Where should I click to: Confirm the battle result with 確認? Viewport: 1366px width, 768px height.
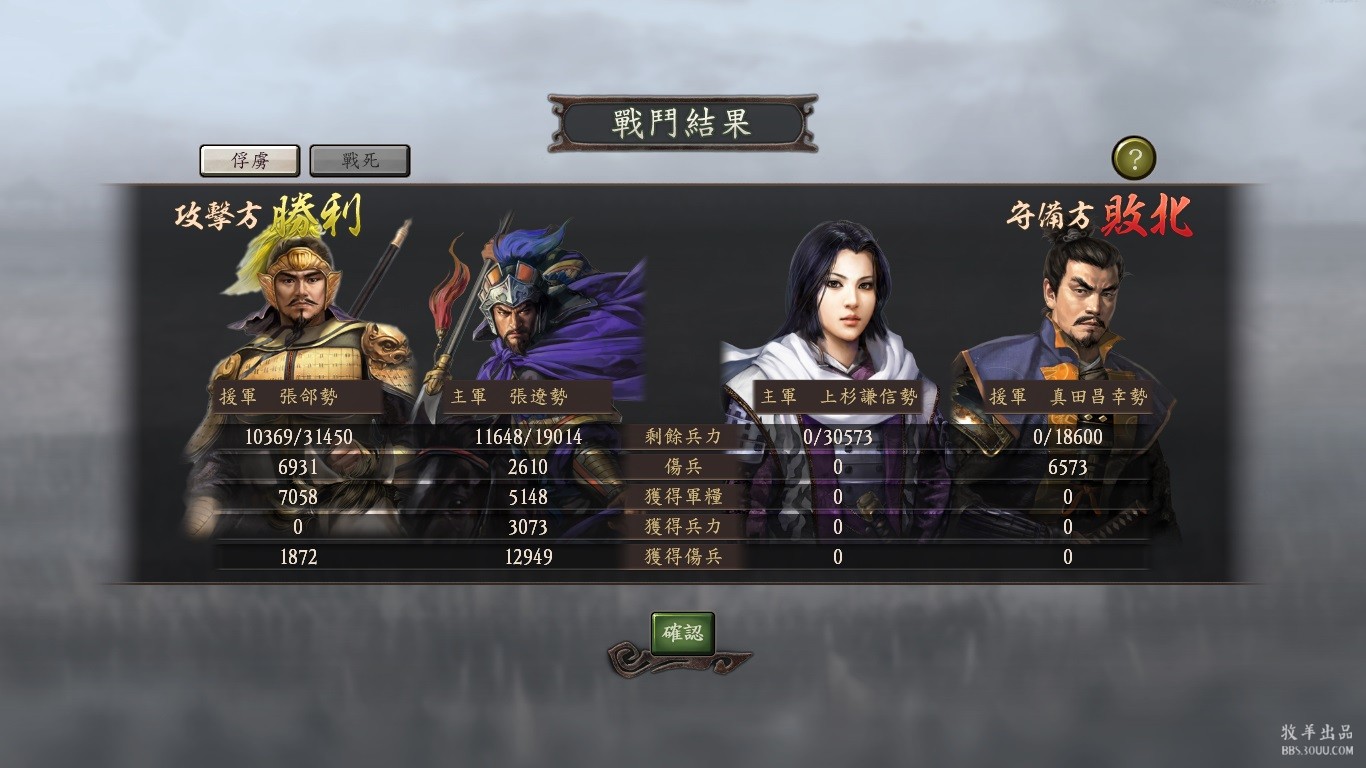[x=683, y=633]
